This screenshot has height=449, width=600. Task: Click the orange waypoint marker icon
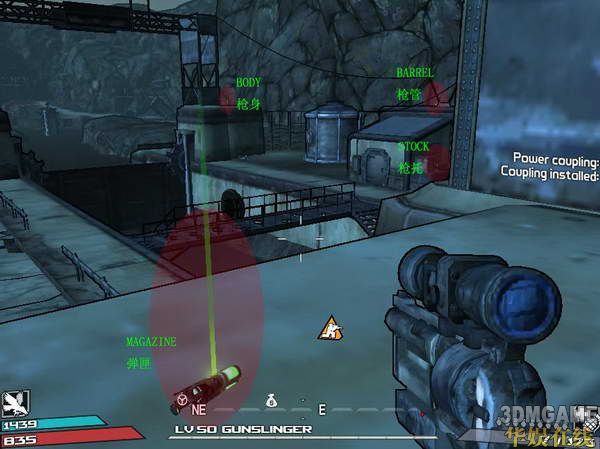pyautogui.click(x=327, y=327)
